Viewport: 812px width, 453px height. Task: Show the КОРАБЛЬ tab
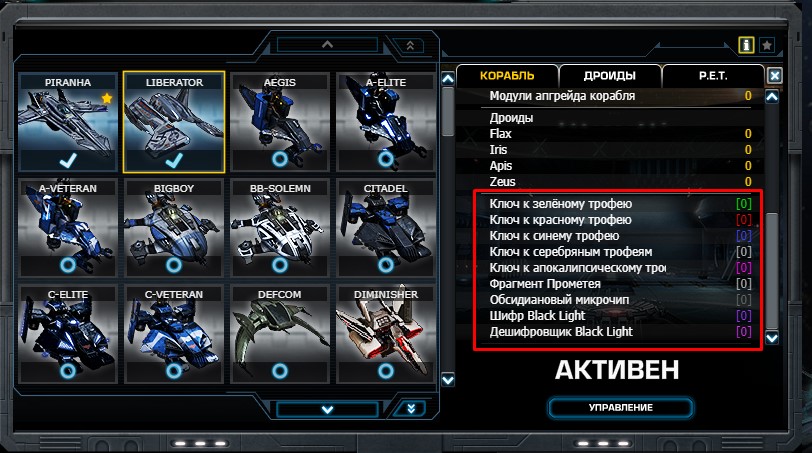click(507, 76)
